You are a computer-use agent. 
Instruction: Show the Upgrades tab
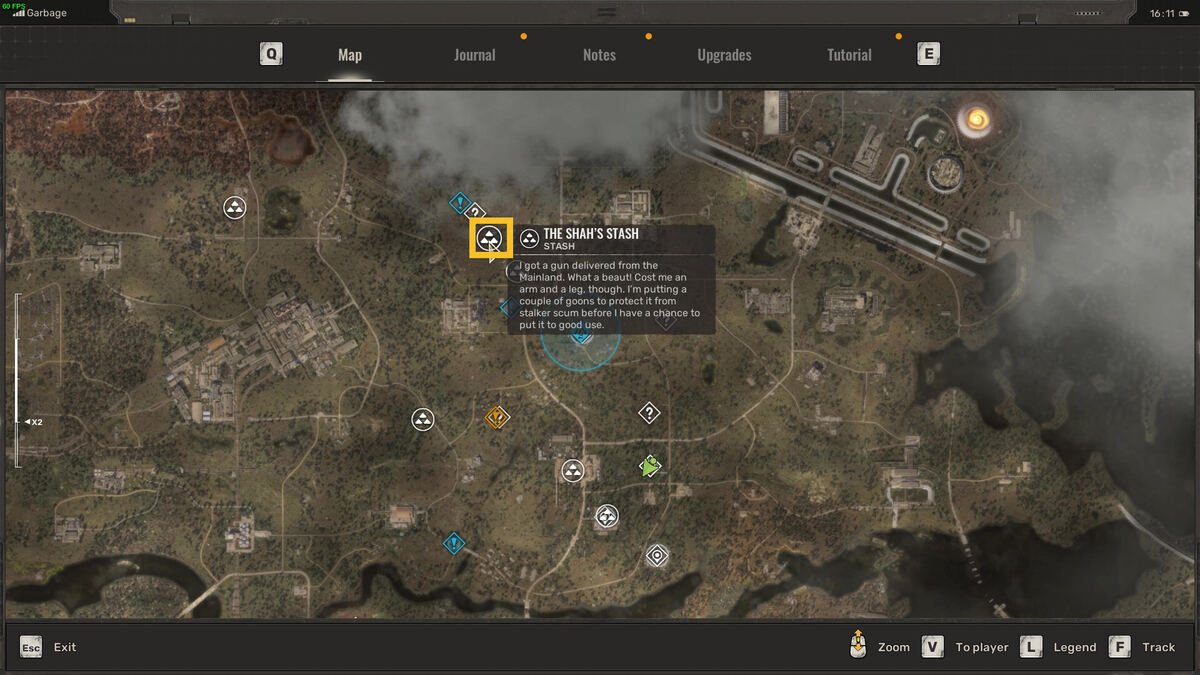click(x=724, y=55)
